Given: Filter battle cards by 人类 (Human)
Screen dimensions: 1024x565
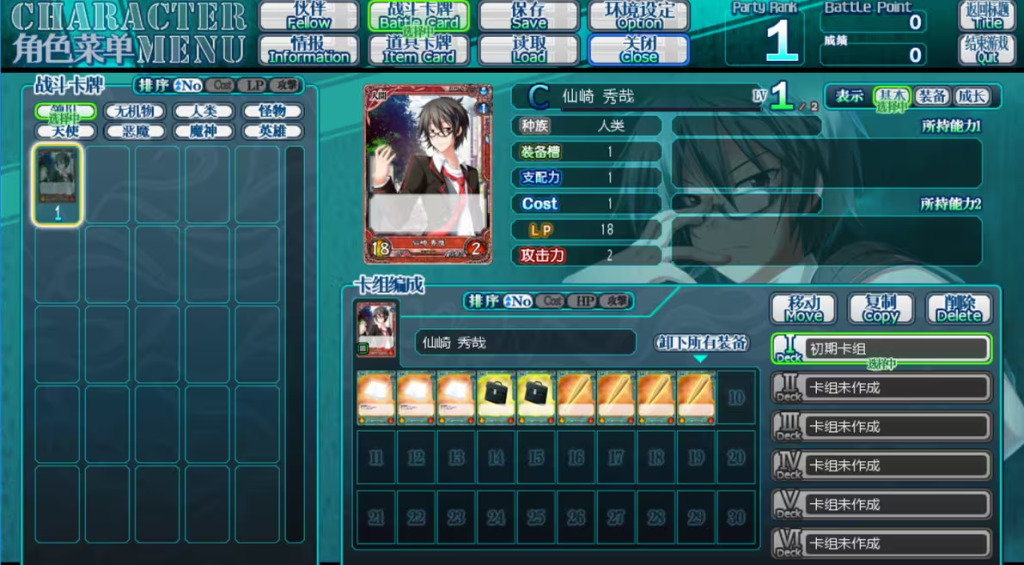Looking at the screenshot, I should tap(203, 111).
